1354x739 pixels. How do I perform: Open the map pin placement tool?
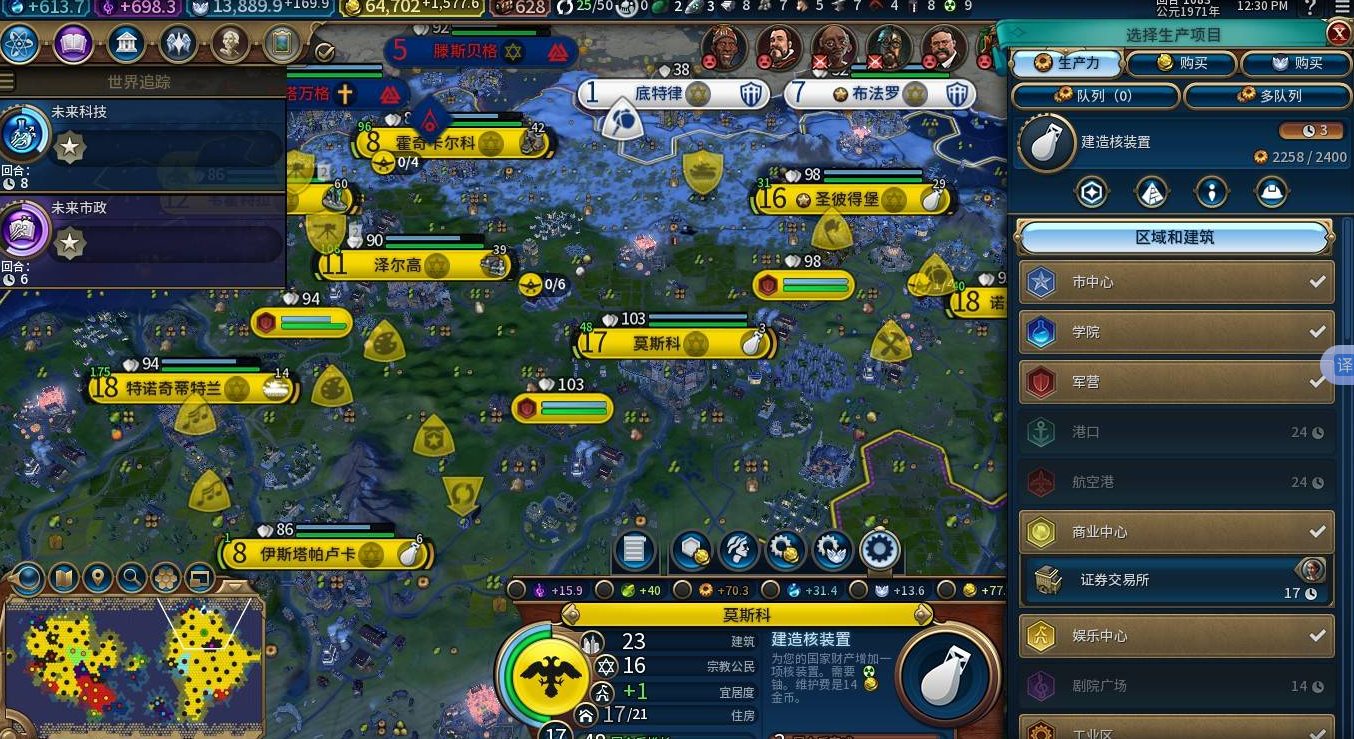[97, 577]
